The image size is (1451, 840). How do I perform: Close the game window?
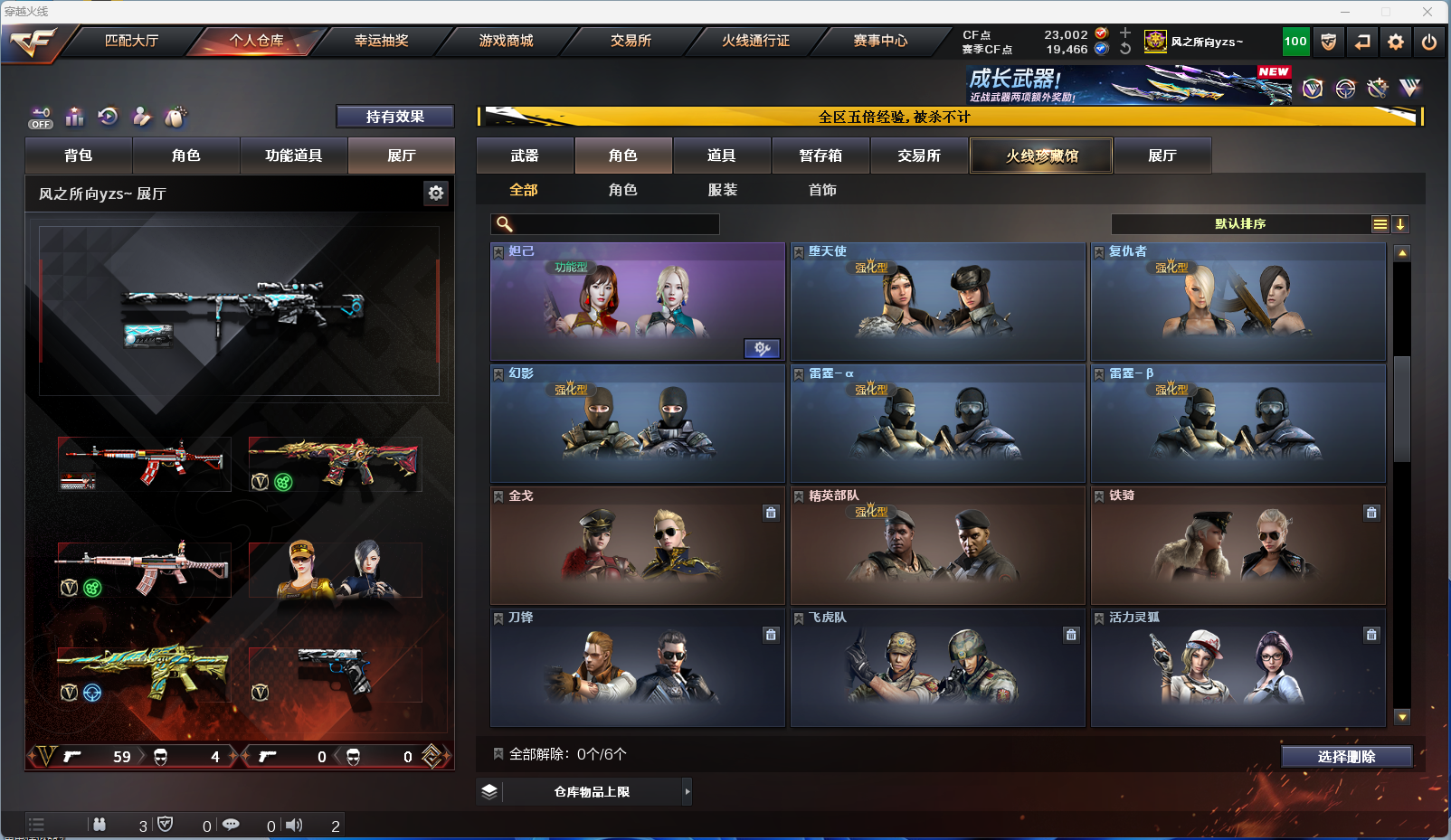coord(1427,12)
